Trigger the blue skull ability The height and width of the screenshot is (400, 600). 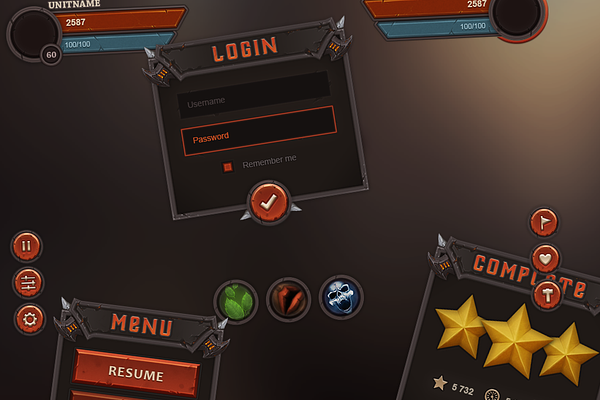pyautogui.click(x=341, y=298)
